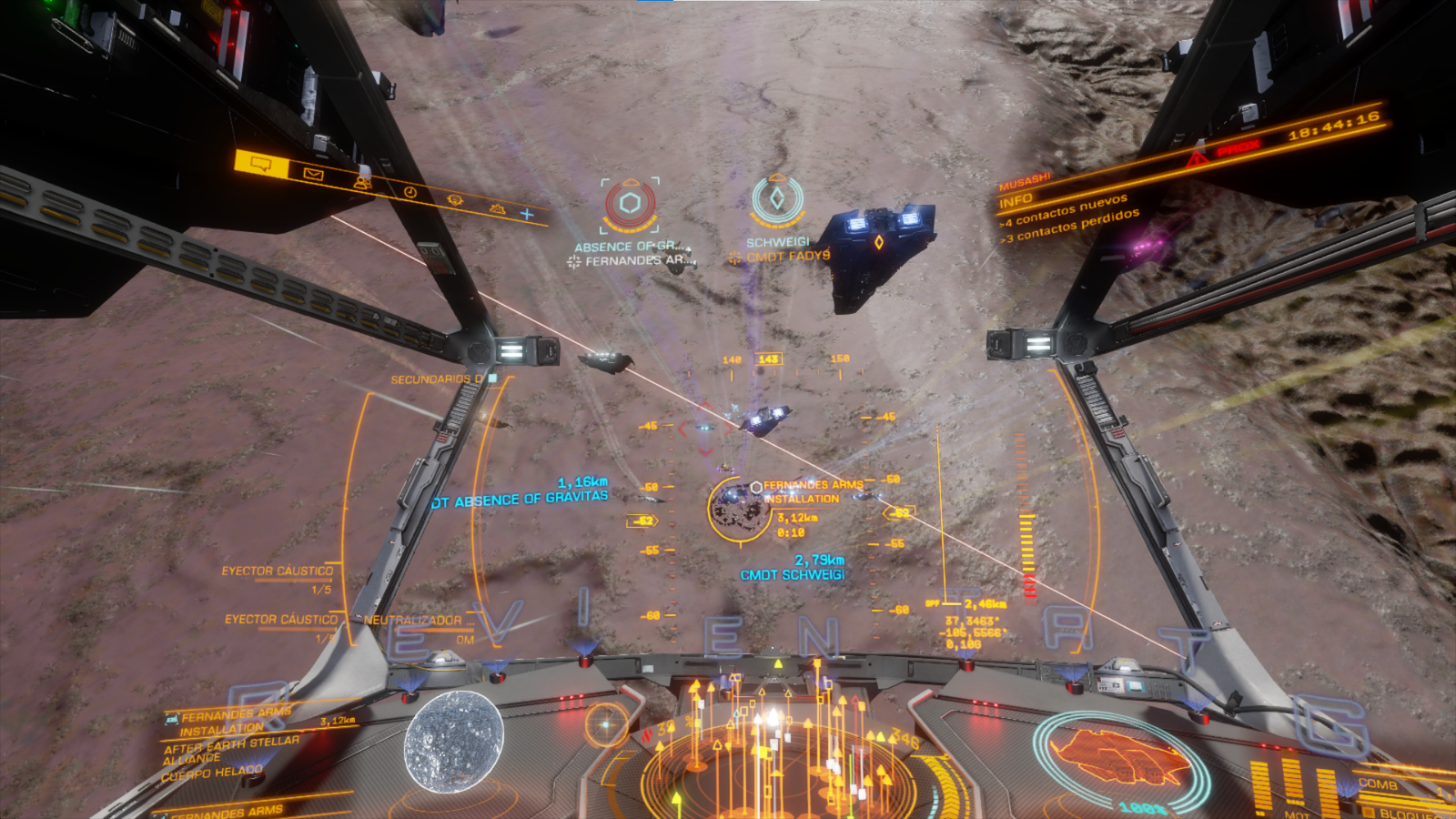
Task: Open the players/friends tab
Action: tap(362, 183)
